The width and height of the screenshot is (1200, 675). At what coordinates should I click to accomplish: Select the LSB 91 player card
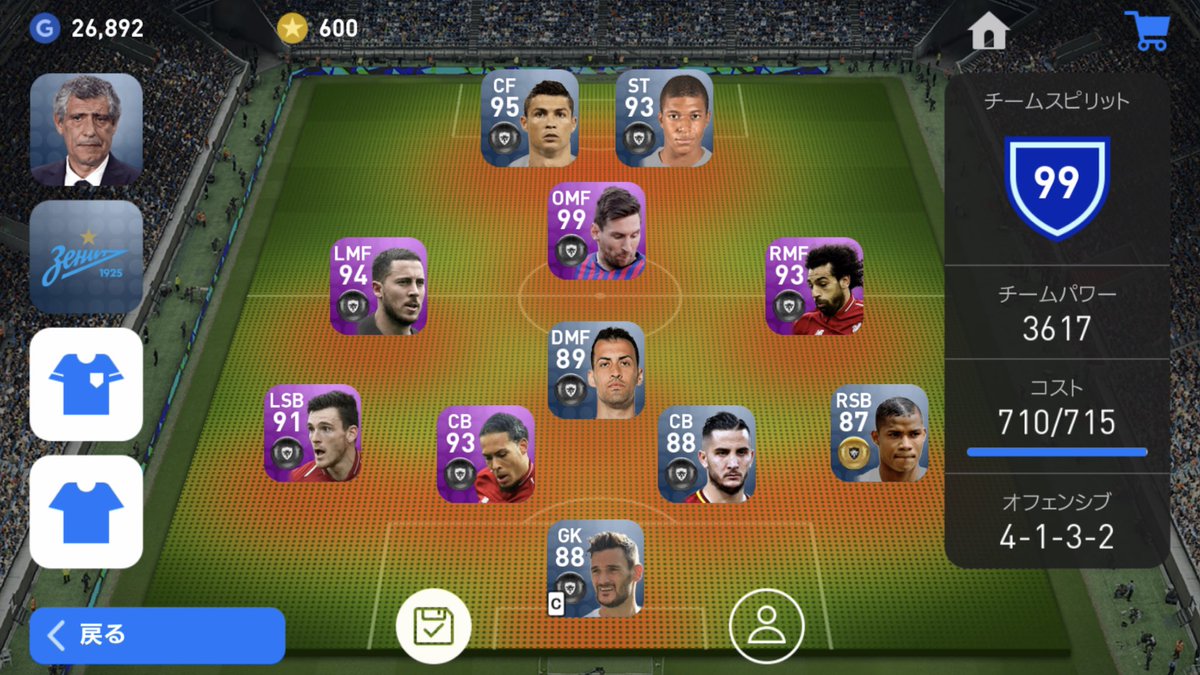312,434
